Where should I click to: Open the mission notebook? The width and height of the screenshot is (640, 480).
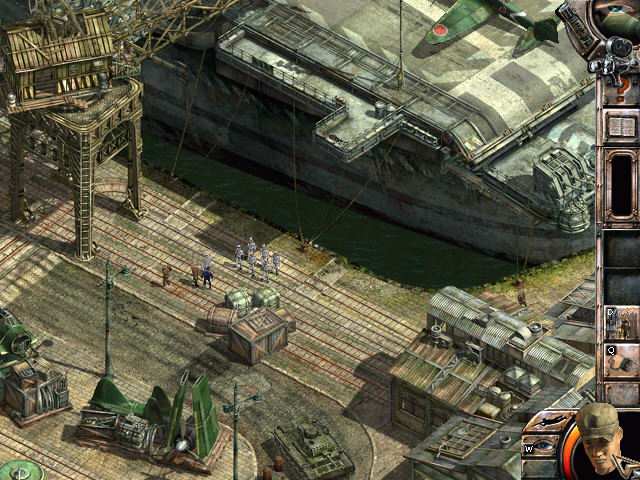(x=621, y=128)
